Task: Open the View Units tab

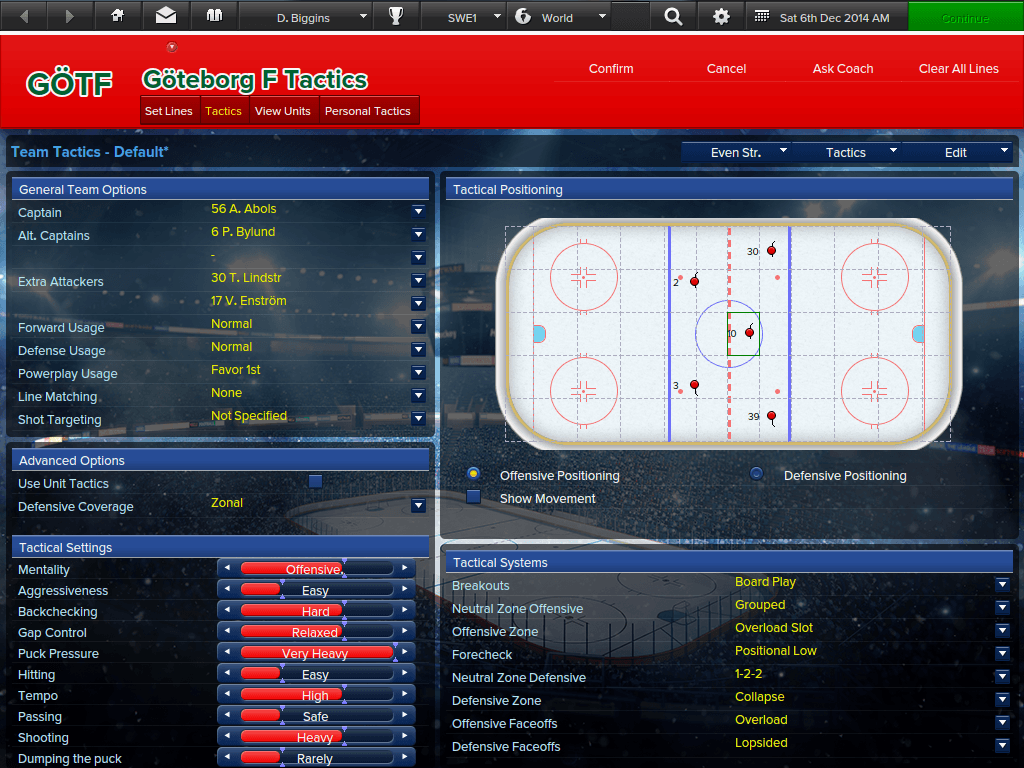Action: point(283,111)
